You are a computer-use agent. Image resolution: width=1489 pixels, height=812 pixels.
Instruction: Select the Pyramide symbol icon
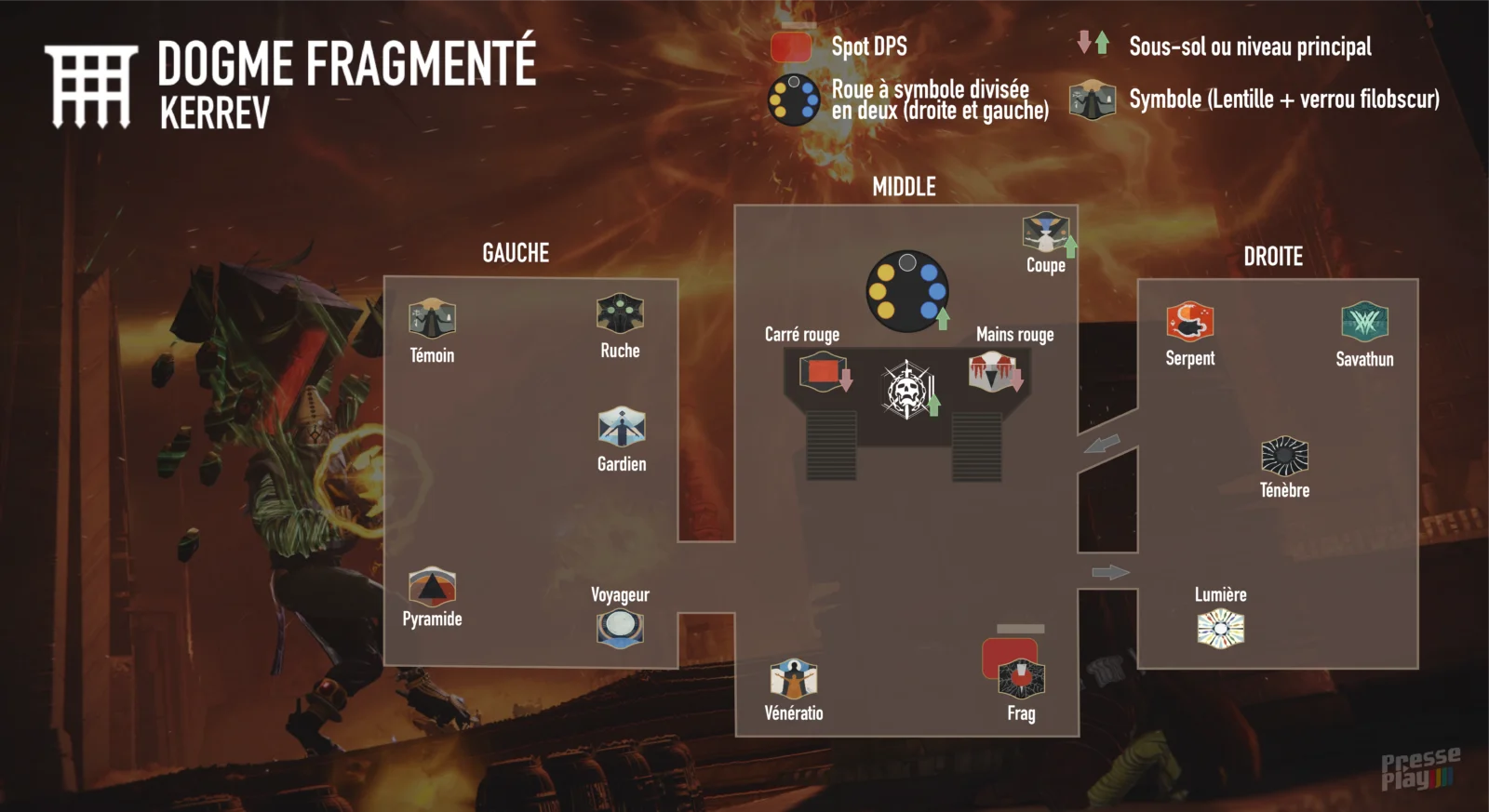click(432, 587)
